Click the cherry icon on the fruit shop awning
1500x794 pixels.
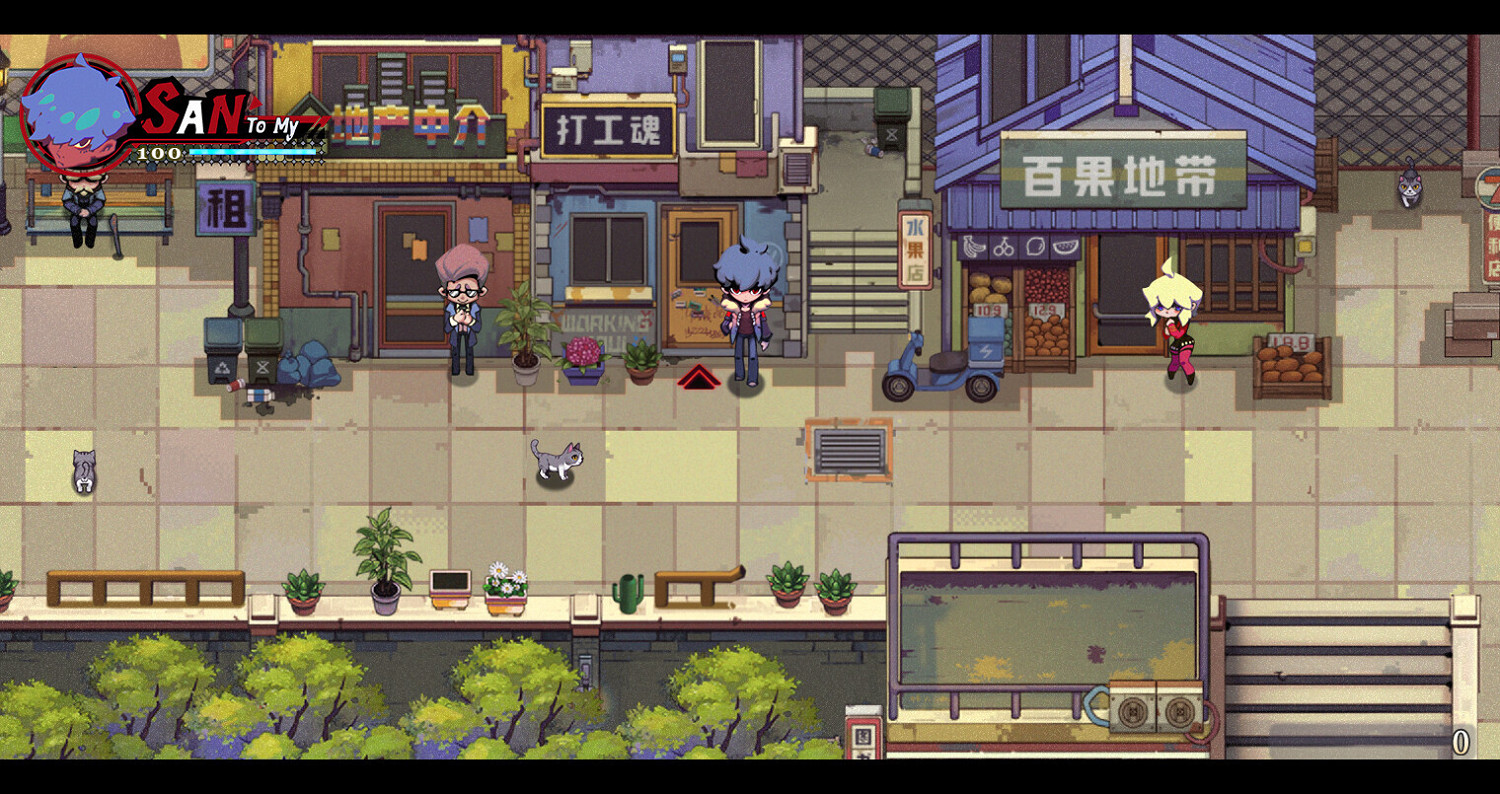pyautogui.click(x=1004, y=246)
